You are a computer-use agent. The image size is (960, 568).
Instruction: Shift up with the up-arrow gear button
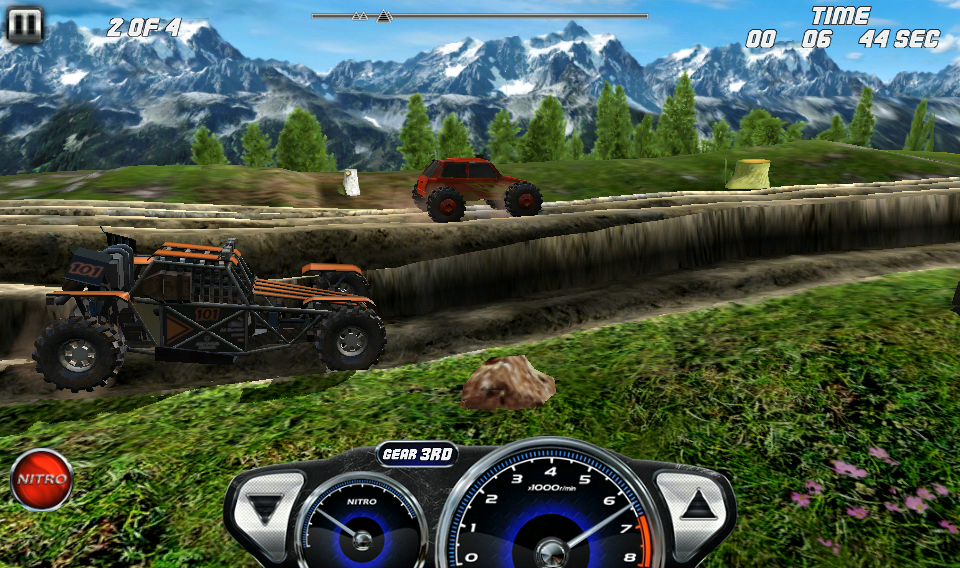693,505
